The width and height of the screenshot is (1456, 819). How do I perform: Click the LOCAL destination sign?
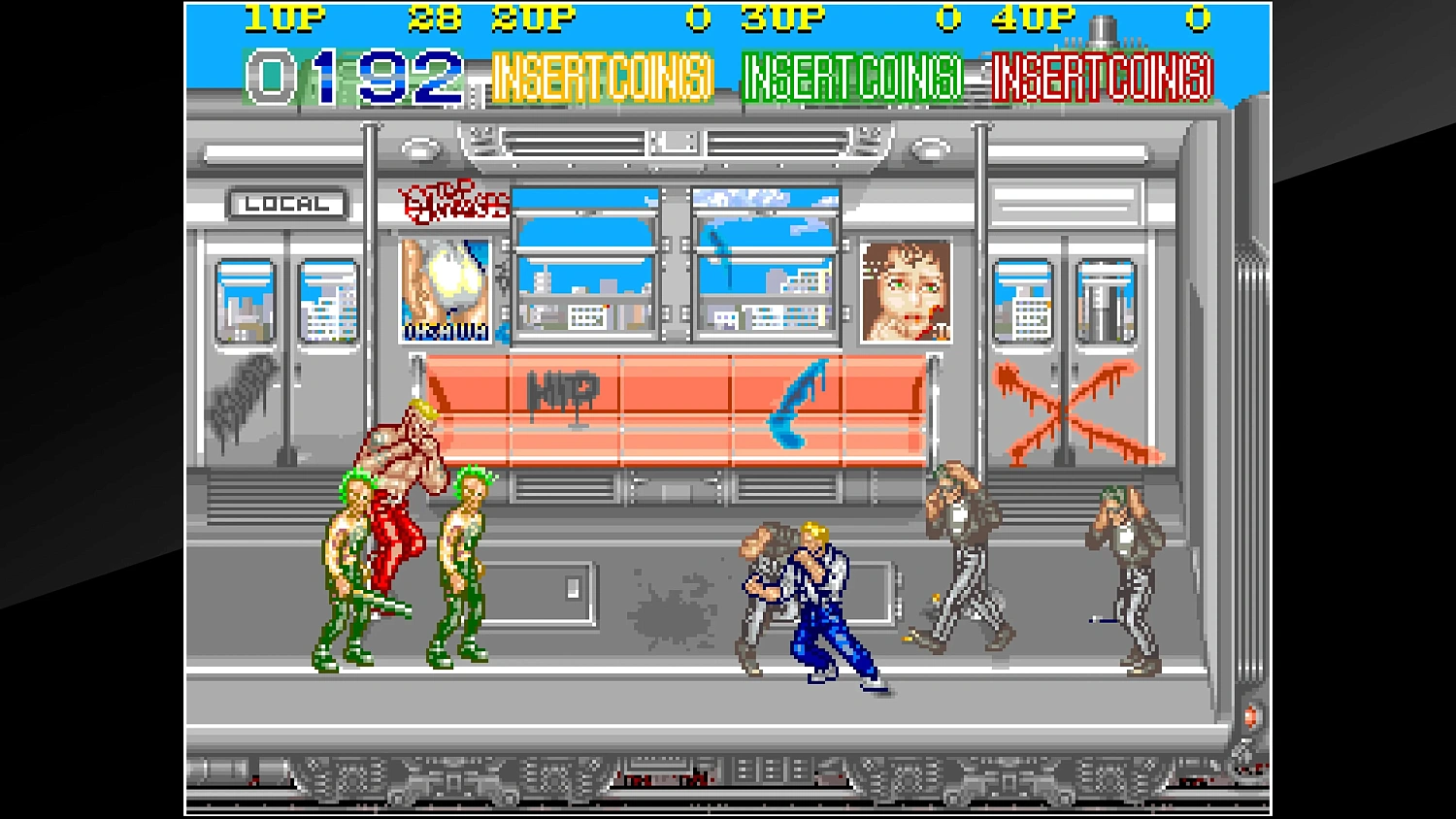pyautogui.click(x=286, y=204)
